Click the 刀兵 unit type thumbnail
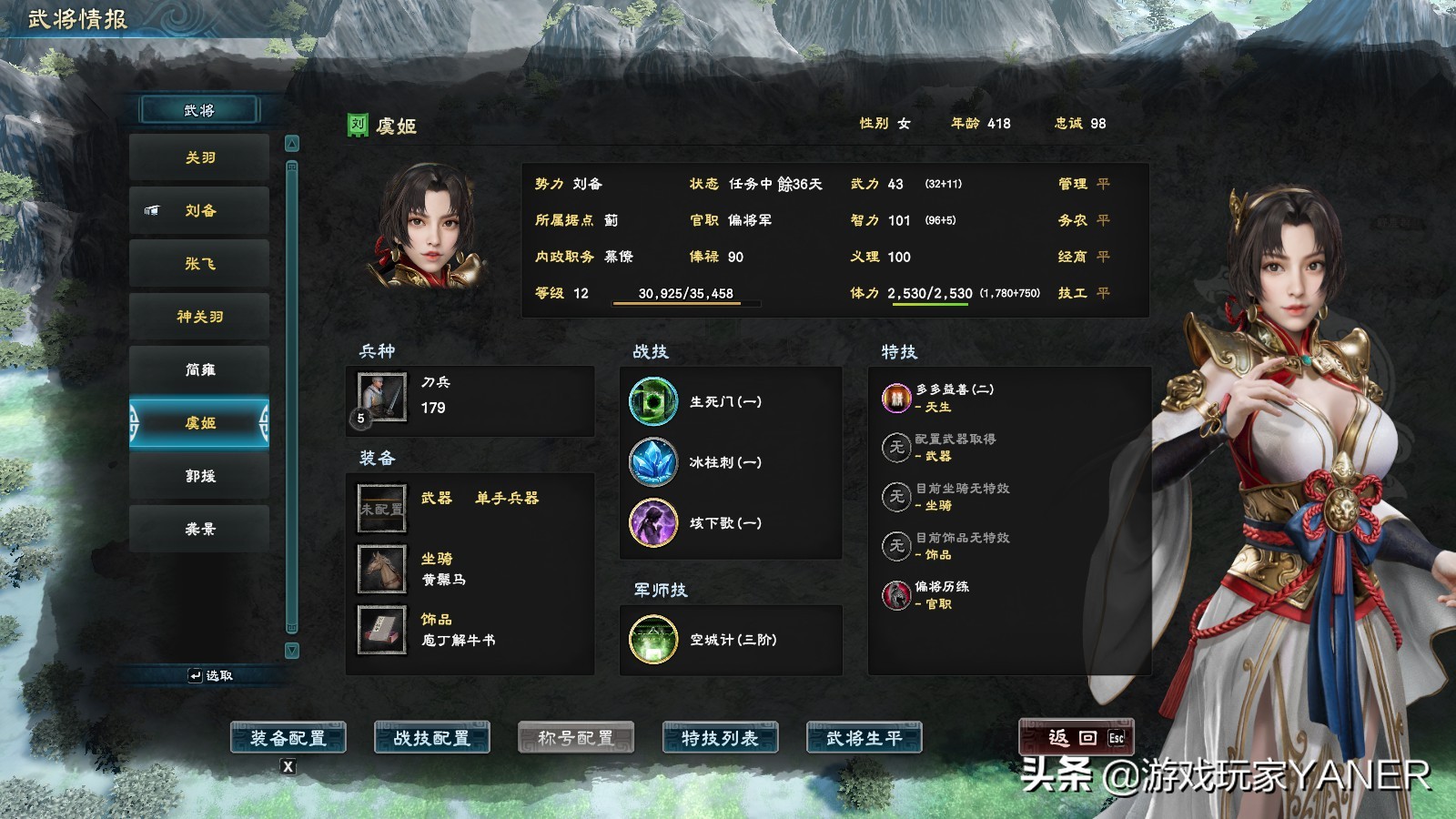Image resolution: width=1456 pixels, height=819 pixels. (381, 398)
